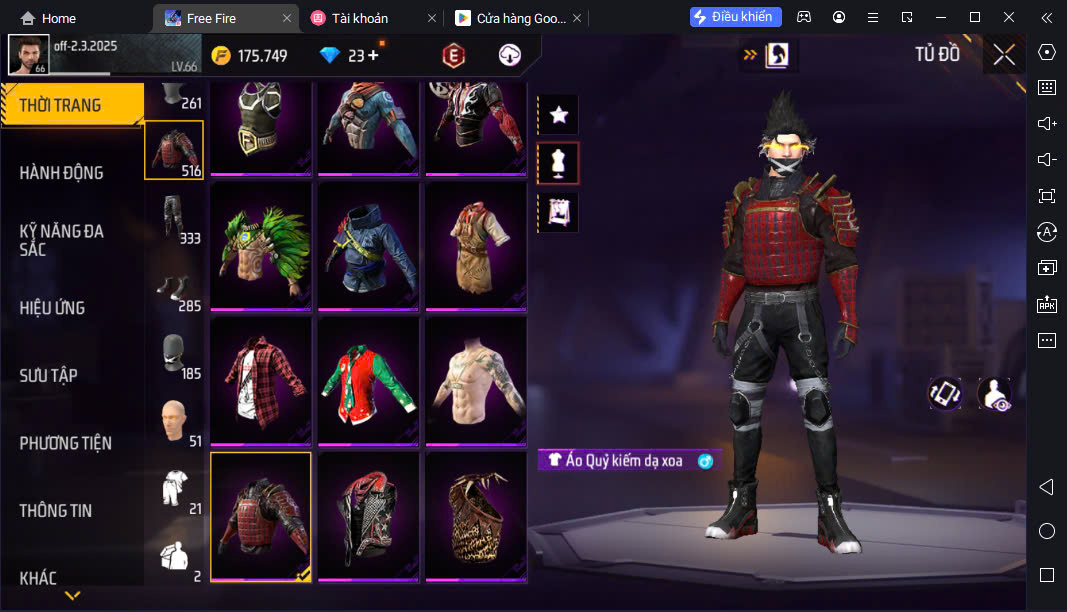Select the KỸ NĂNG ĐA SẮC tab

click(x=62, y=240)
